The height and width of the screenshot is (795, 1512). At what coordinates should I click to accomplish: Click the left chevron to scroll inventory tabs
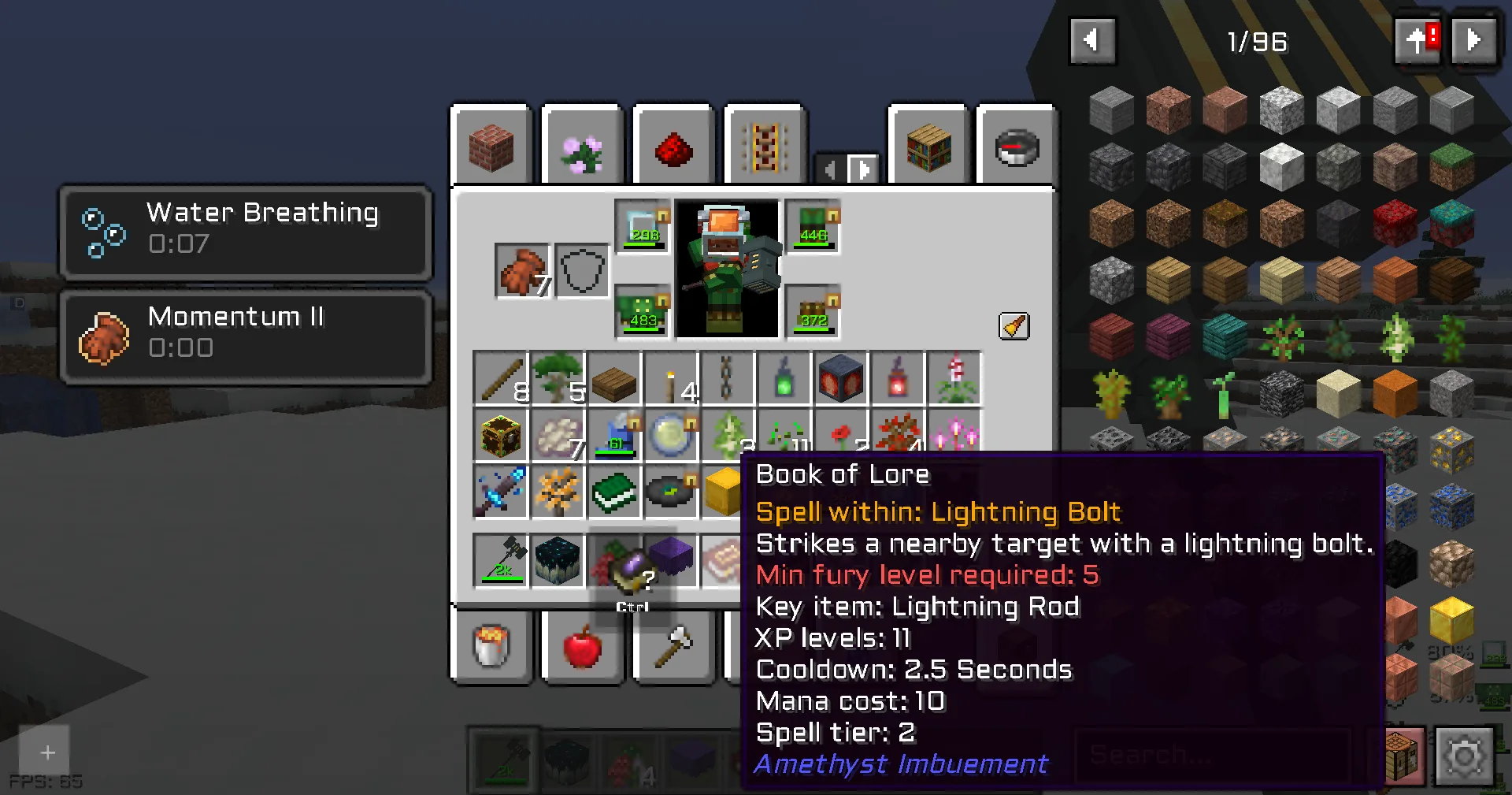(x=830, y=169)
